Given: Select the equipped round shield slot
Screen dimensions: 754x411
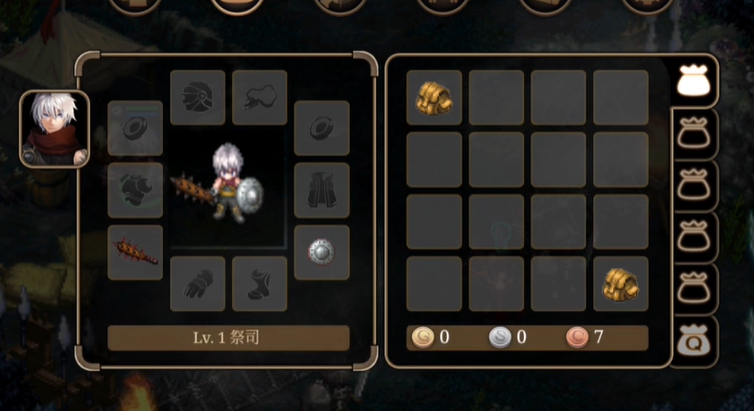Looking at the screenshot, I should tap(321, 252).
